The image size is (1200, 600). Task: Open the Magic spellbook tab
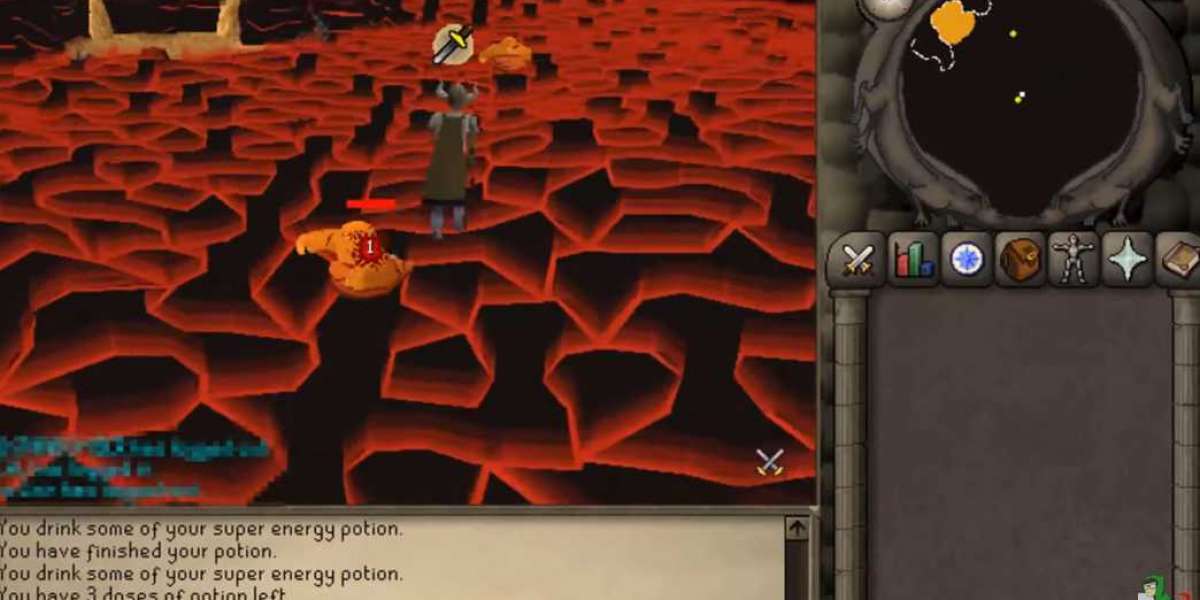pos(1181,260)
